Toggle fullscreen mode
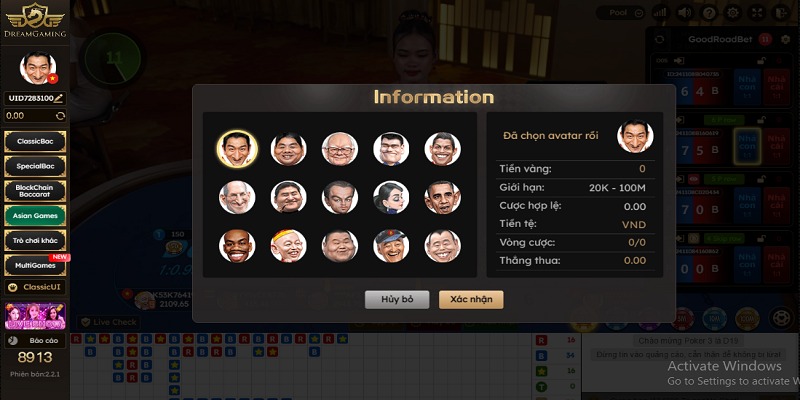Viewport: 800px width, 400px height. tap(759, 13)
